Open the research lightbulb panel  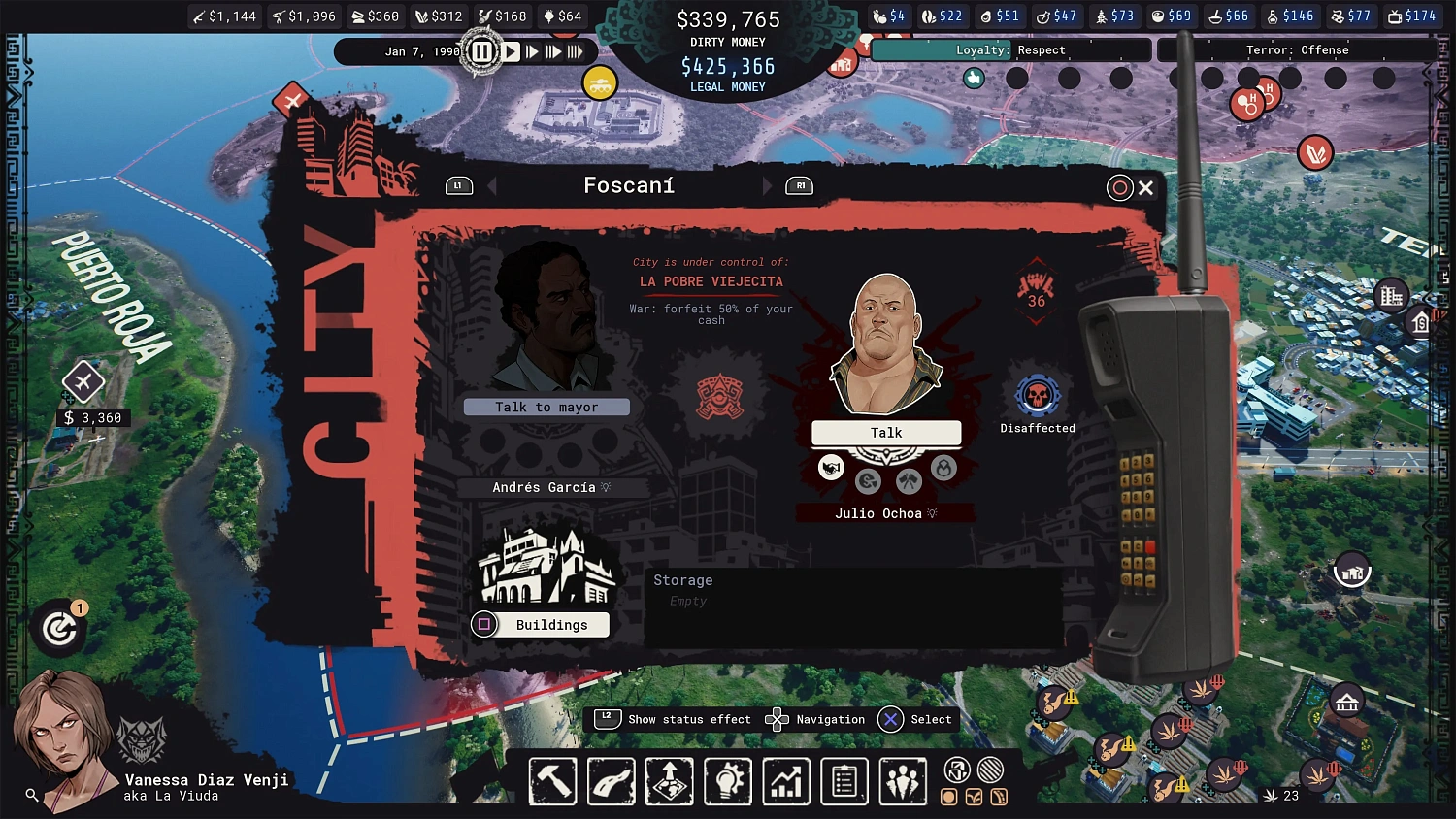[x=727, y=781]
